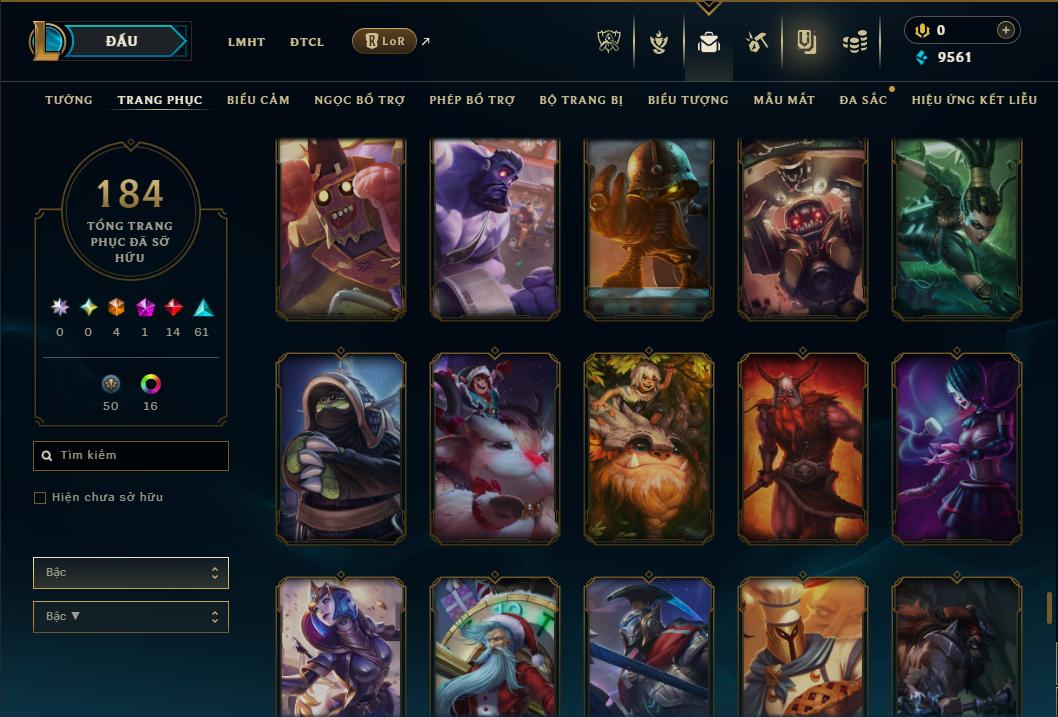Click the ĐẤU play button

(x=122, y=41)
